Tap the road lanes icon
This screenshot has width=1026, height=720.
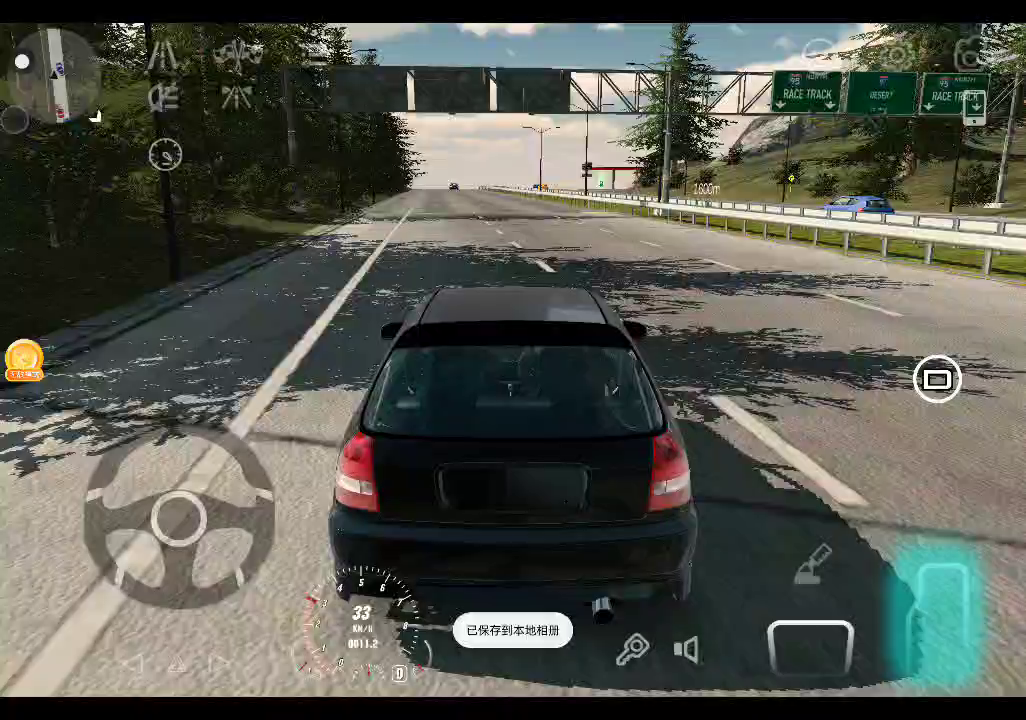pyautogui.click(x=163, y=55)
